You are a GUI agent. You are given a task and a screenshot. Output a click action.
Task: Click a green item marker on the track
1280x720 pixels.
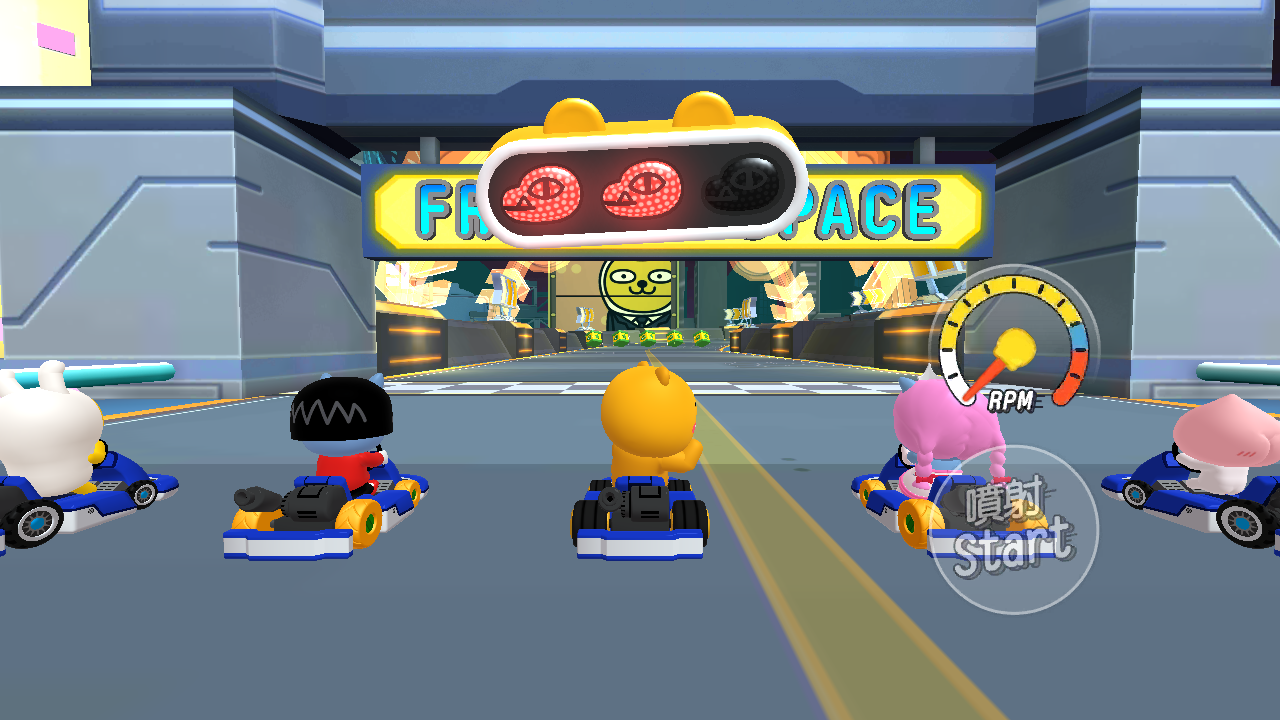(650, 338)
